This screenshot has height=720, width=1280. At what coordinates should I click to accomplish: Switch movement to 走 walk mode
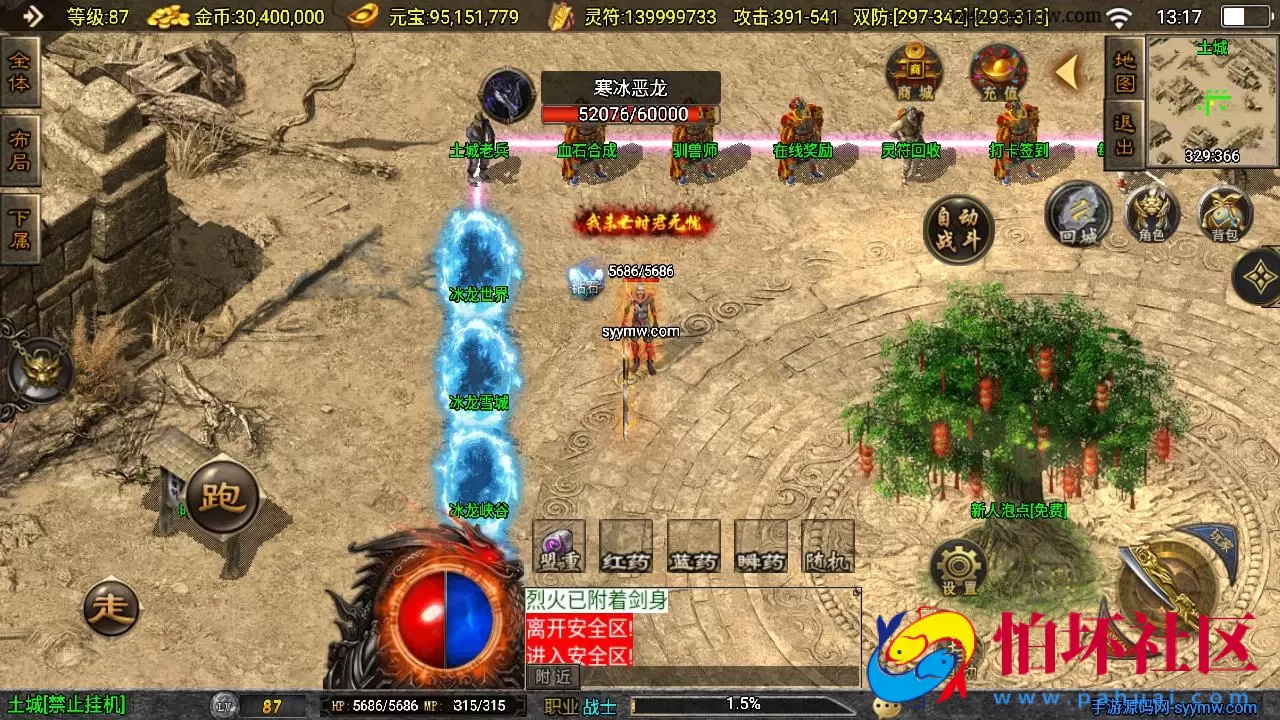tap(111, 607)
